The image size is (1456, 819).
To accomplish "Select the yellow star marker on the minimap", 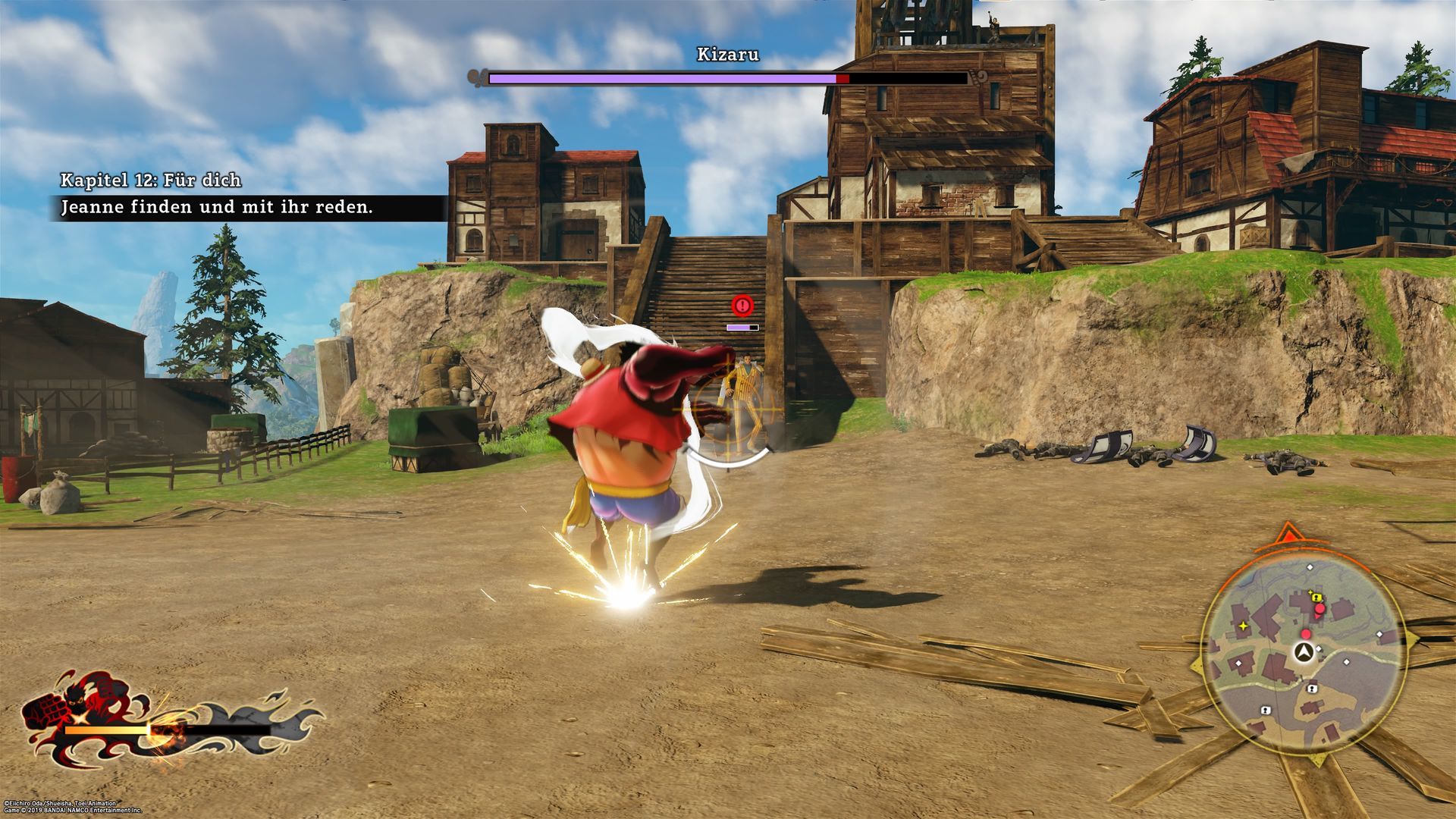I will pyautogui.click(x=1243, y=626).
